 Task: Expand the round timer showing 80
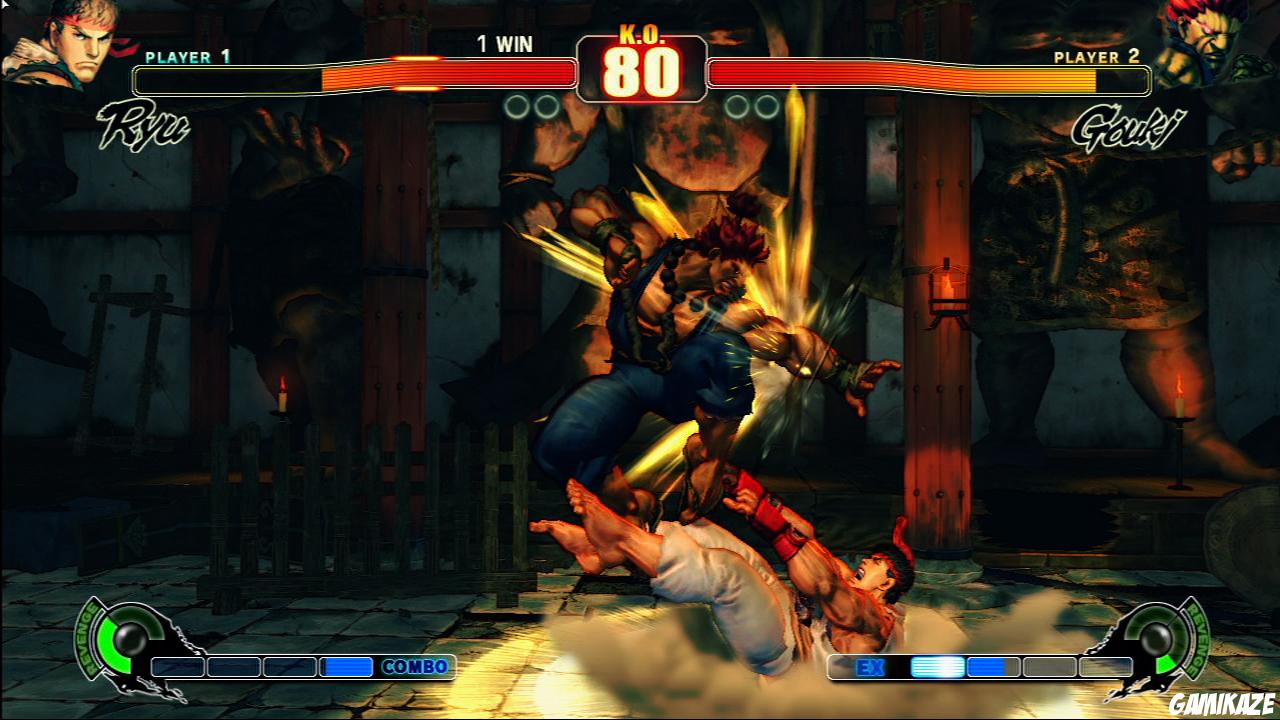640,74
